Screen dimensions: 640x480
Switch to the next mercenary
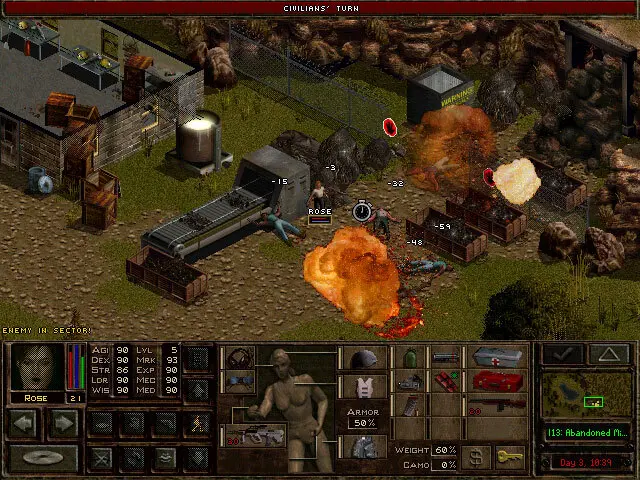(63, 423)
